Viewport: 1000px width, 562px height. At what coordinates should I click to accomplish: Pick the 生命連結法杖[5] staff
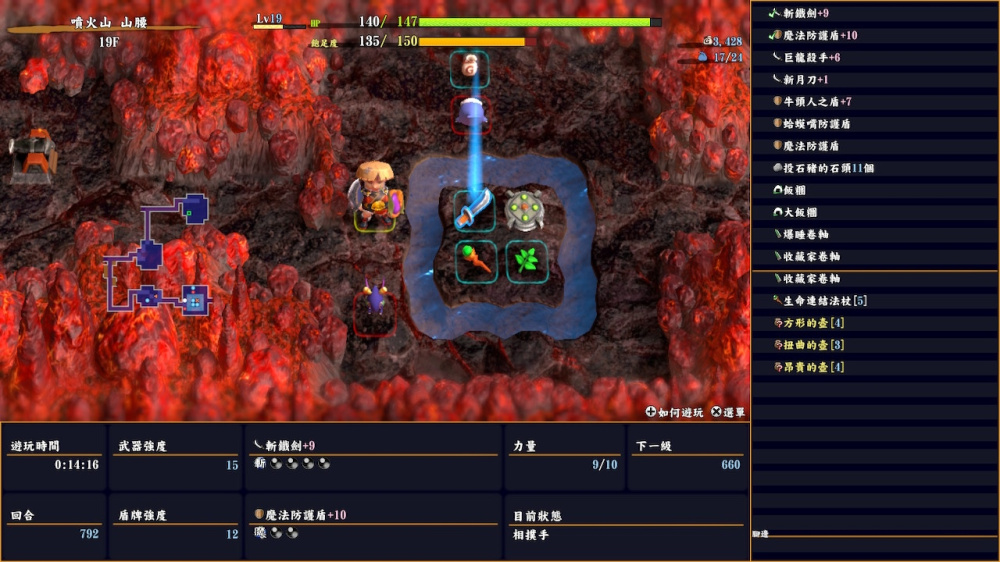point(824,300)
